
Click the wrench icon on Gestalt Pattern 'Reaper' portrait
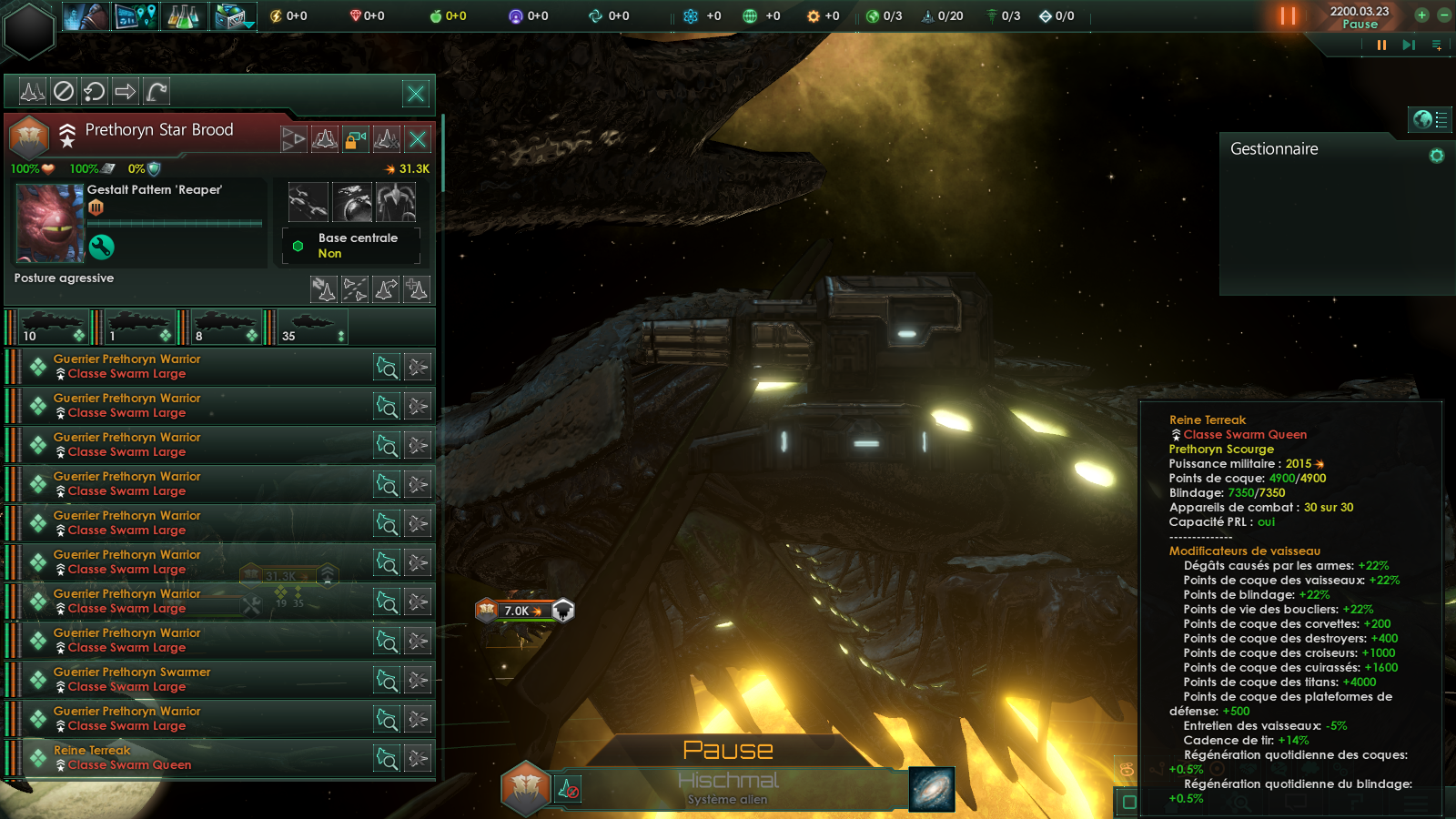click(x=101, y=246)
